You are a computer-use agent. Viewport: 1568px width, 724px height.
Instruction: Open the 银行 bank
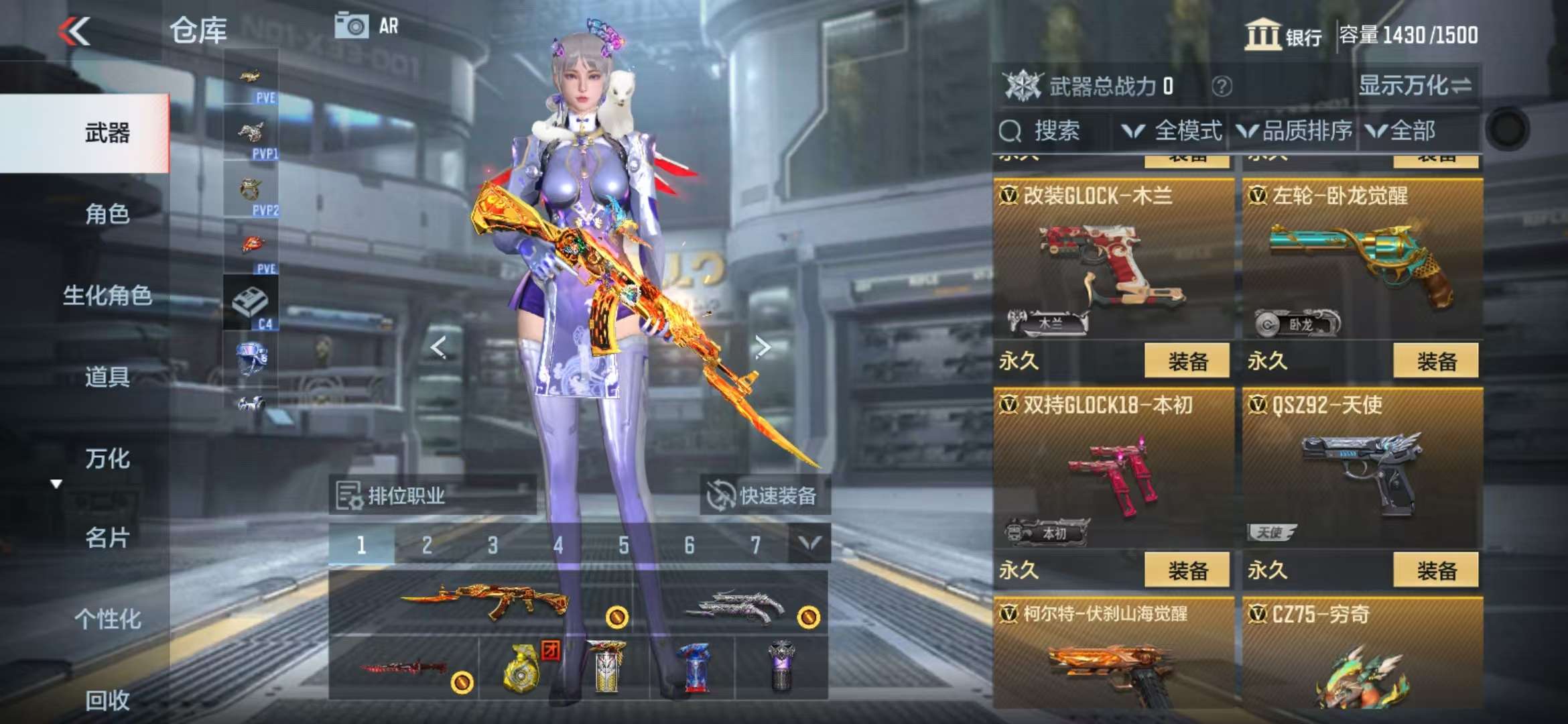pos(1283,35)
